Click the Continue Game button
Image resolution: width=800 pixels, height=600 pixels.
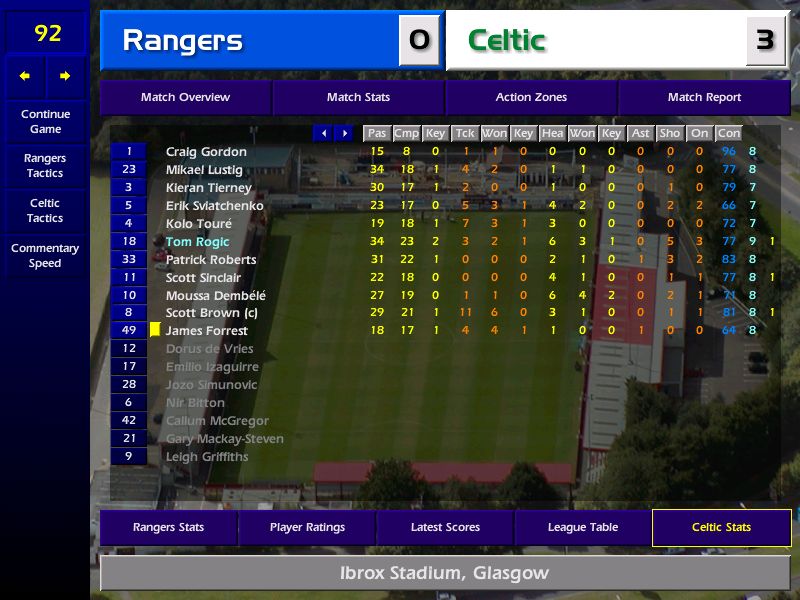tap(45, 121)
